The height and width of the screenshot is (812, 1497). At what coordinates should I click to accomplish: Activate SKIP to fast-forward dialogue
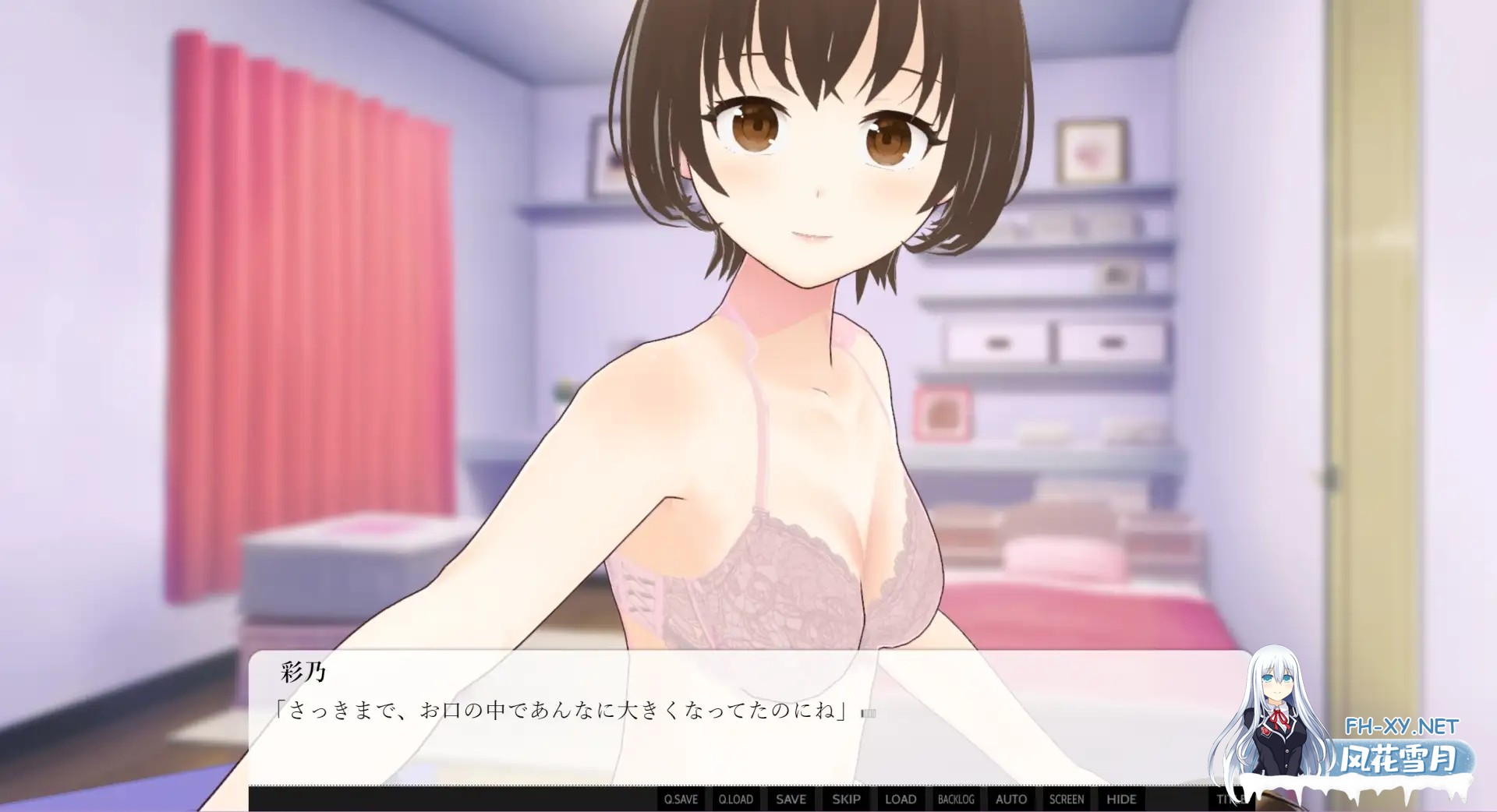point(846,799)
